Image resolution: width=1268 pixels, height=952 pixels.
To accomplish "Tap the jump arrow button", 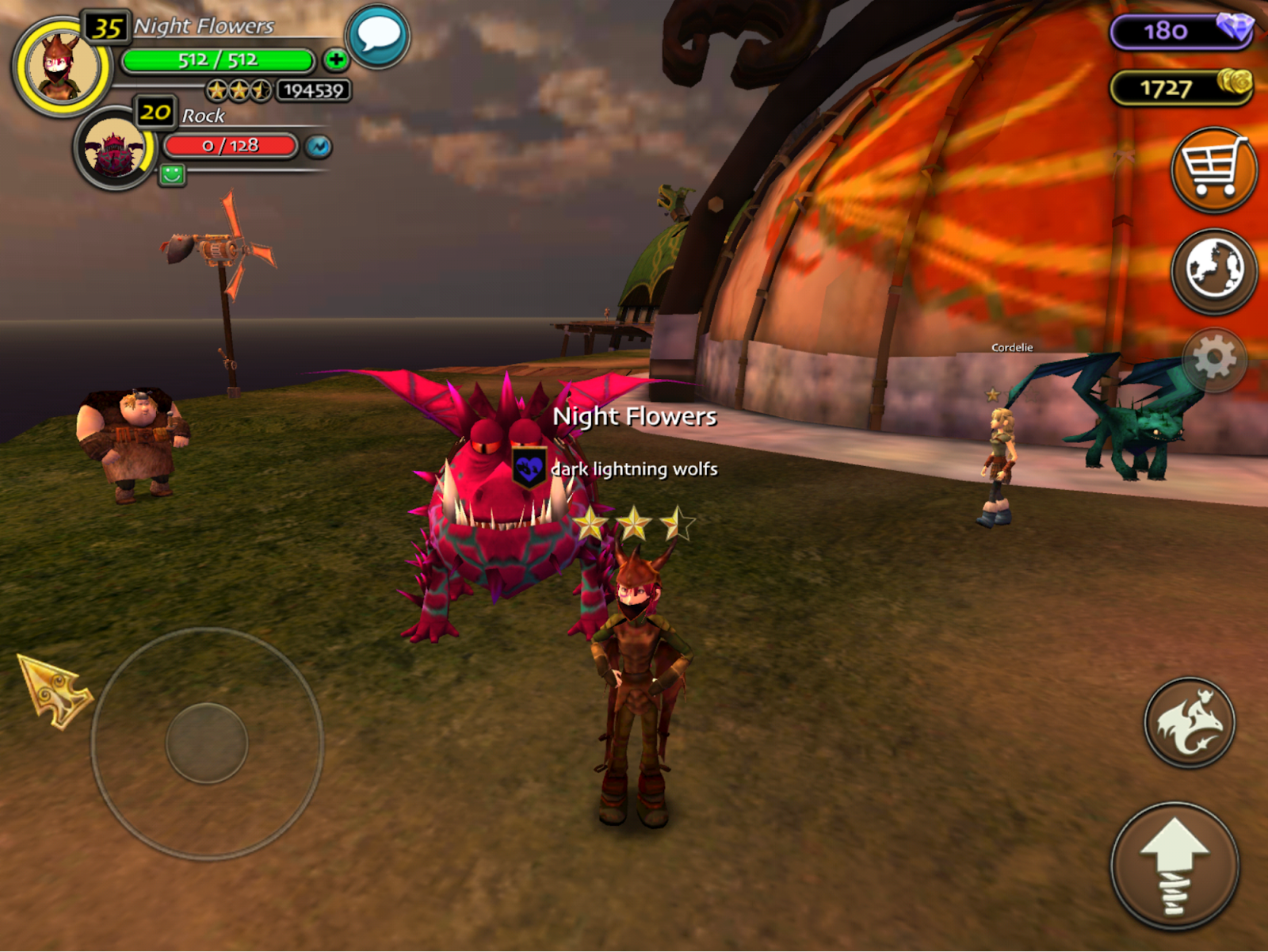I will [x=1174, y=866].
